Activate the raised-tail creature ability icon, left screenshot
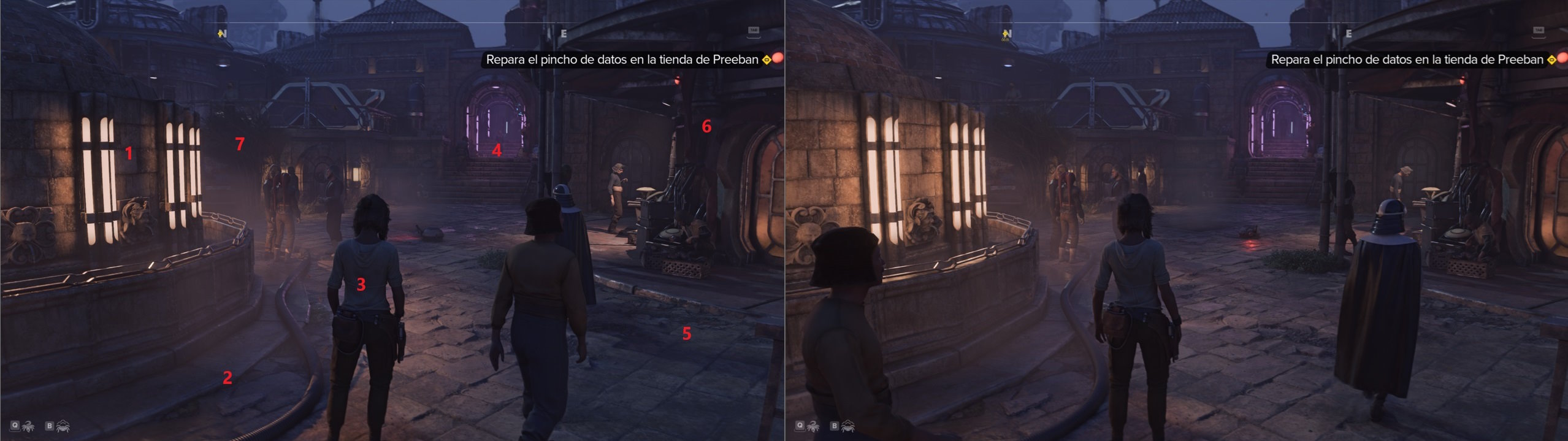Viewport: 1568px width, 441px height. [x=28, y=426]
